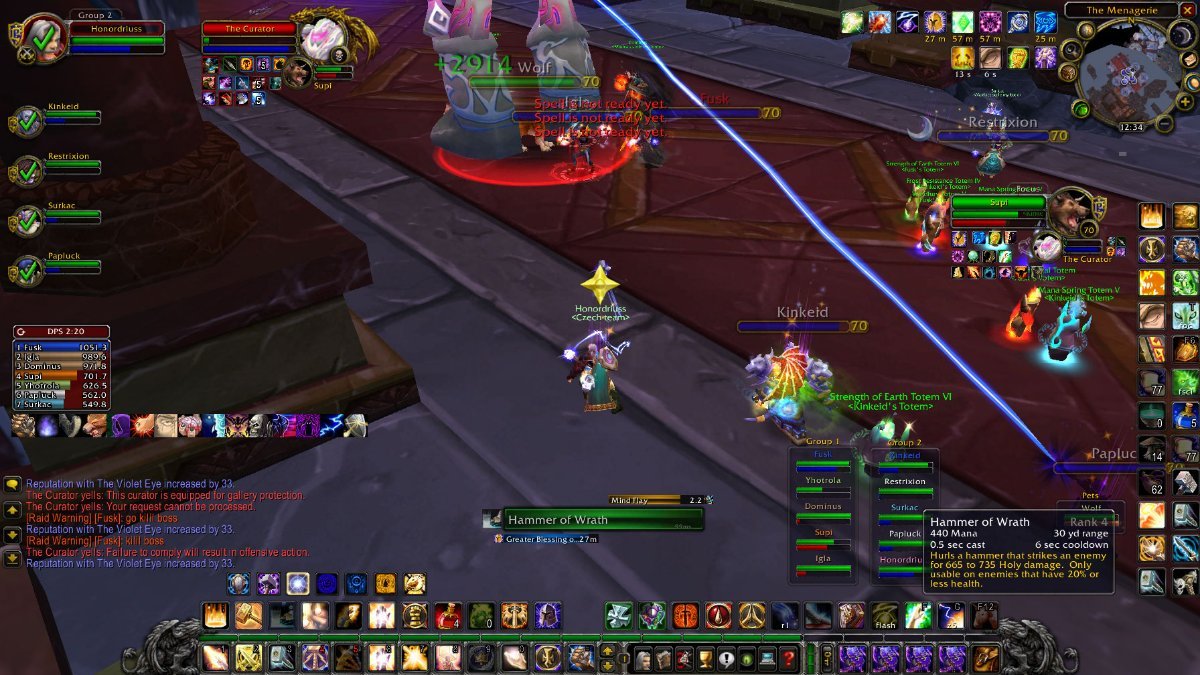This screenshot has height=675, width=1200.
Task: Select Surkac's party portrait
Action: coord(27,222)
